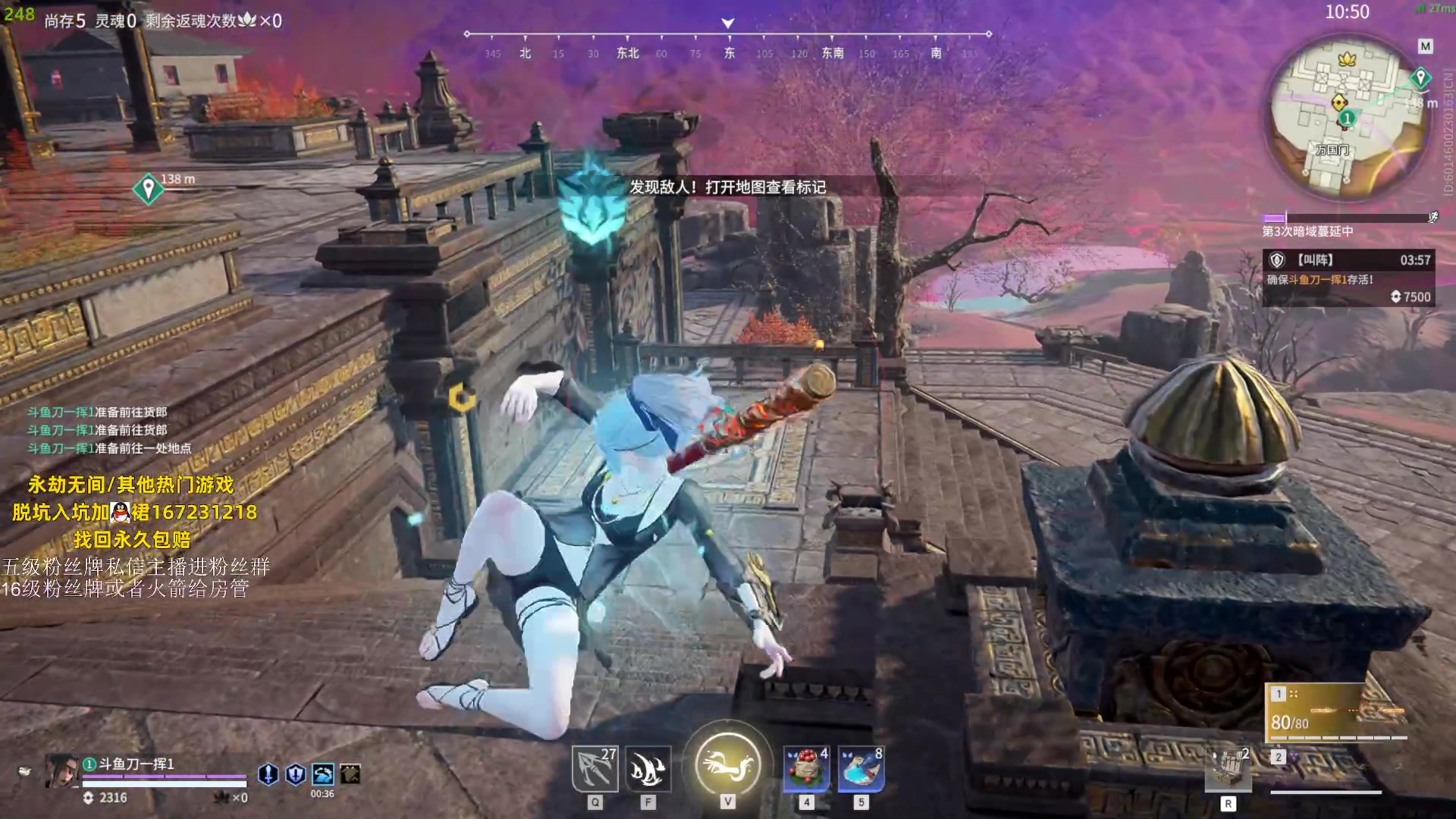Image resolution: width=1456 pixels, height=819 pixels.
Task: Click the blue sword buff icon
Action: click(x=268, y=773)
